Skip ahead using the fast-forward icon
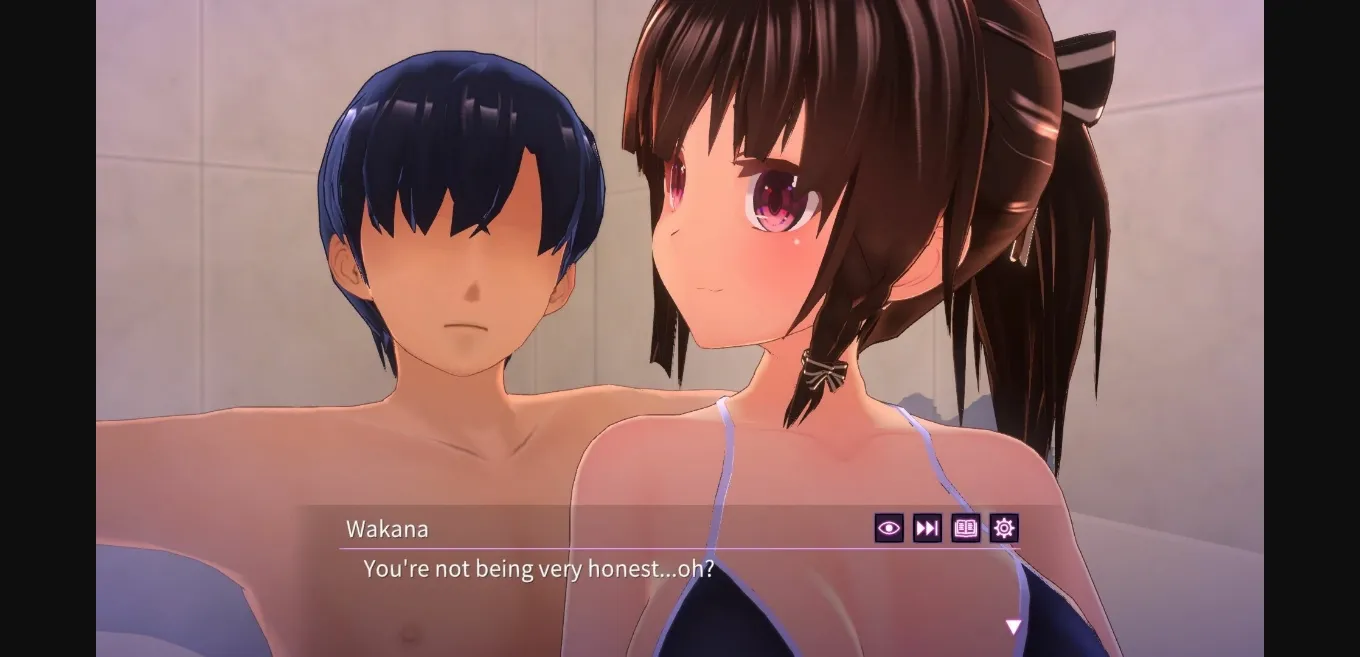1360x657 pixels. coord(927,528)
